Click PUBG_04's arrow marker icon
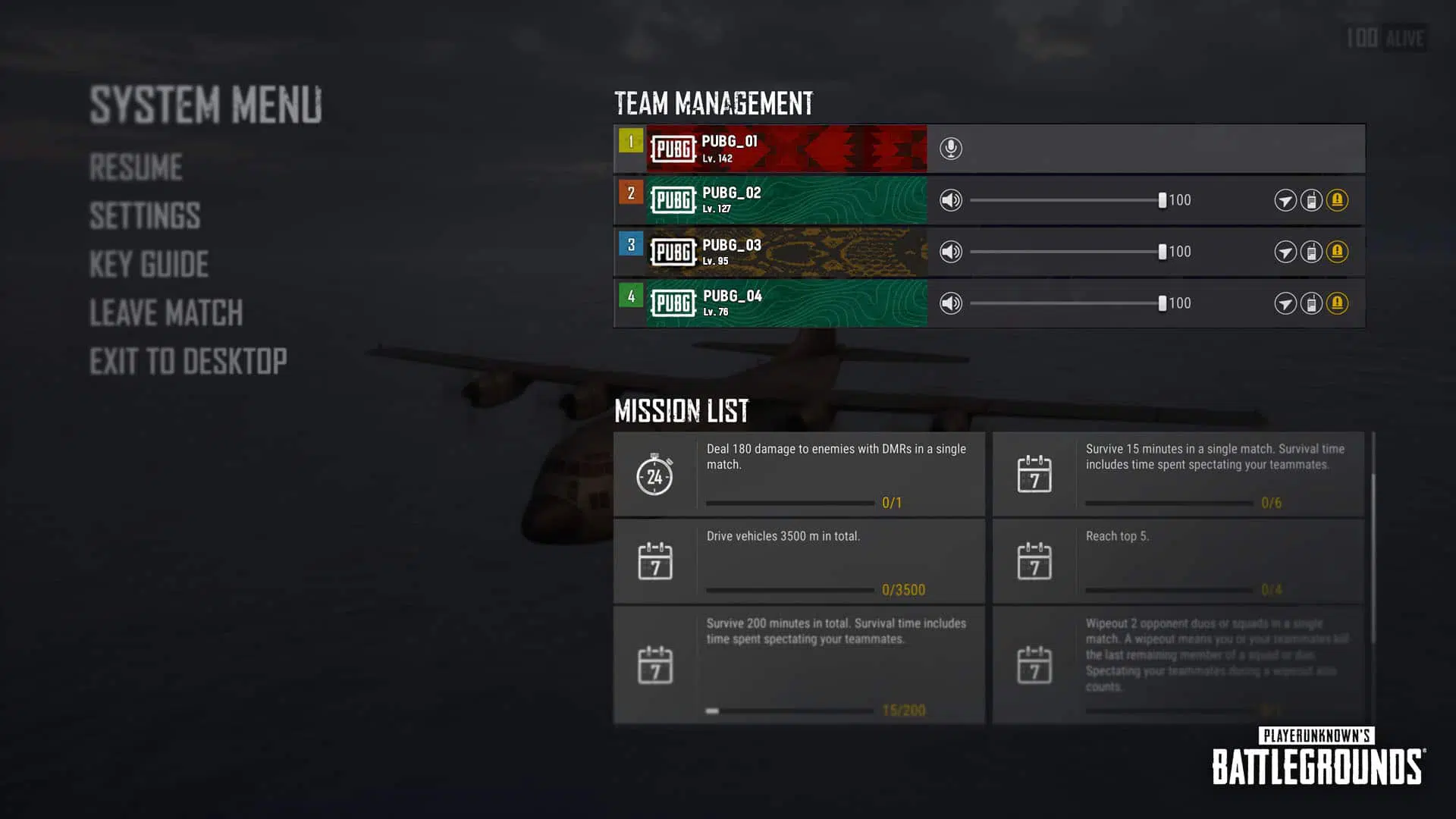The width and height of the screenshot is (1456, 819). point(1285,303)
